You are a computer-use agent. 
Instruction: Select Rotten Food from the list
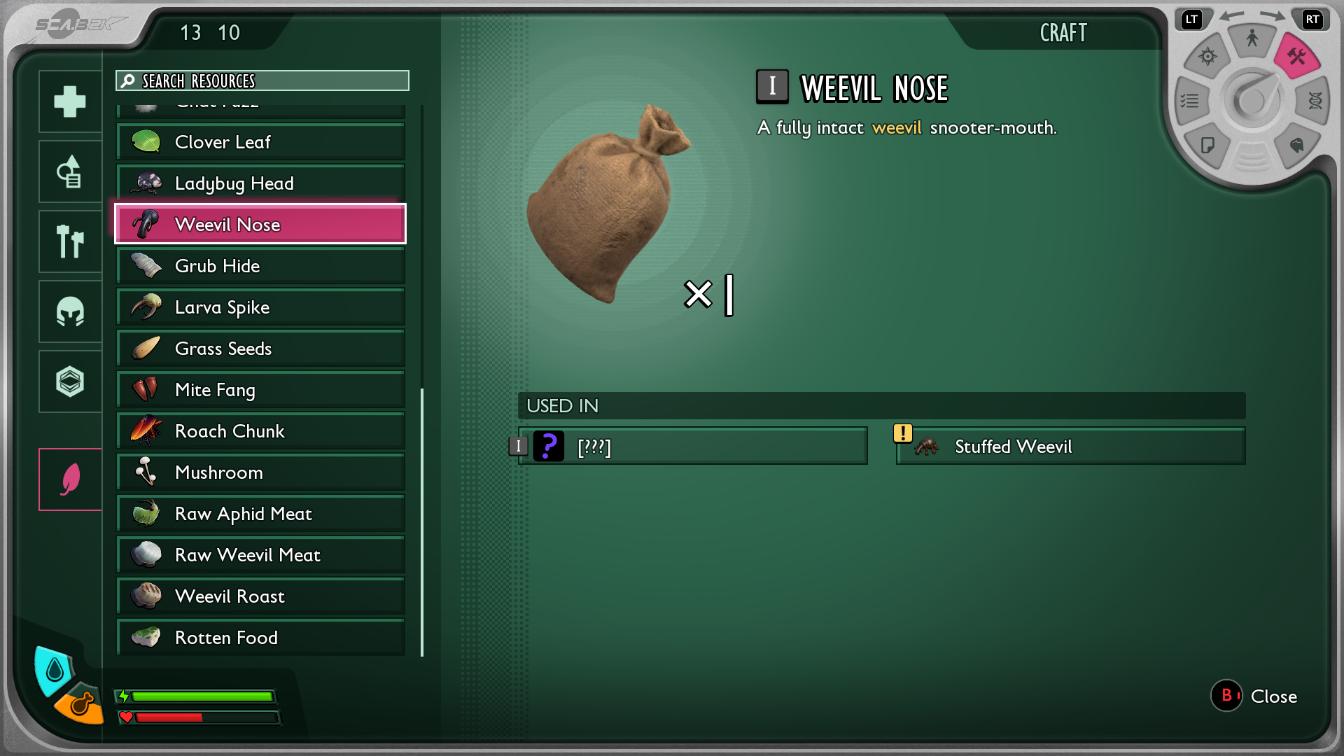pyautogui.click(x=261, y=637)
